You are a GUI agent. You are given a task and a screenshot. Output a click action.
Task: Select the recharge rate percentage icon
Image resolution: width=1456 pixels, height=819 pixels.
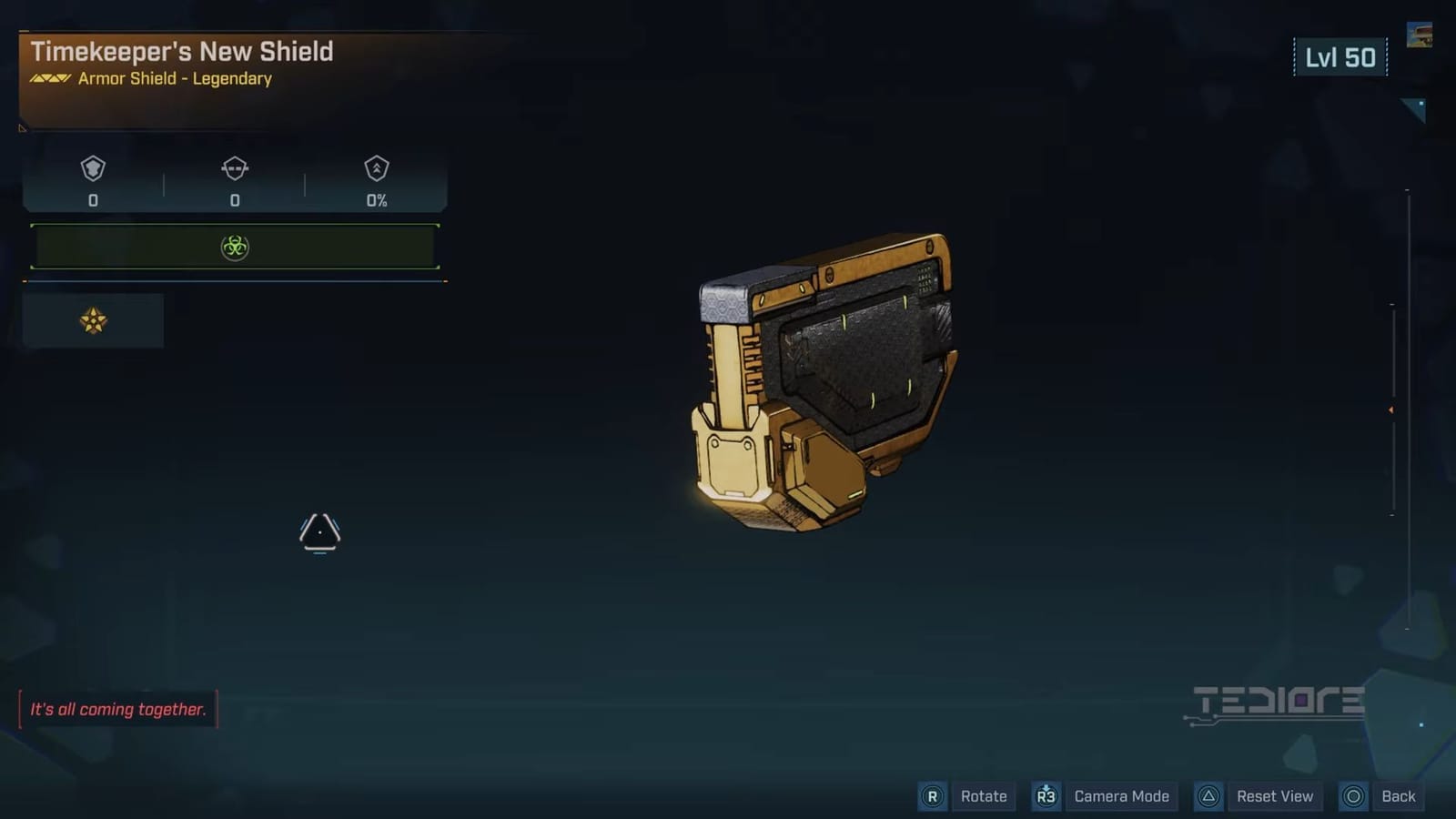tap(377, 170)
